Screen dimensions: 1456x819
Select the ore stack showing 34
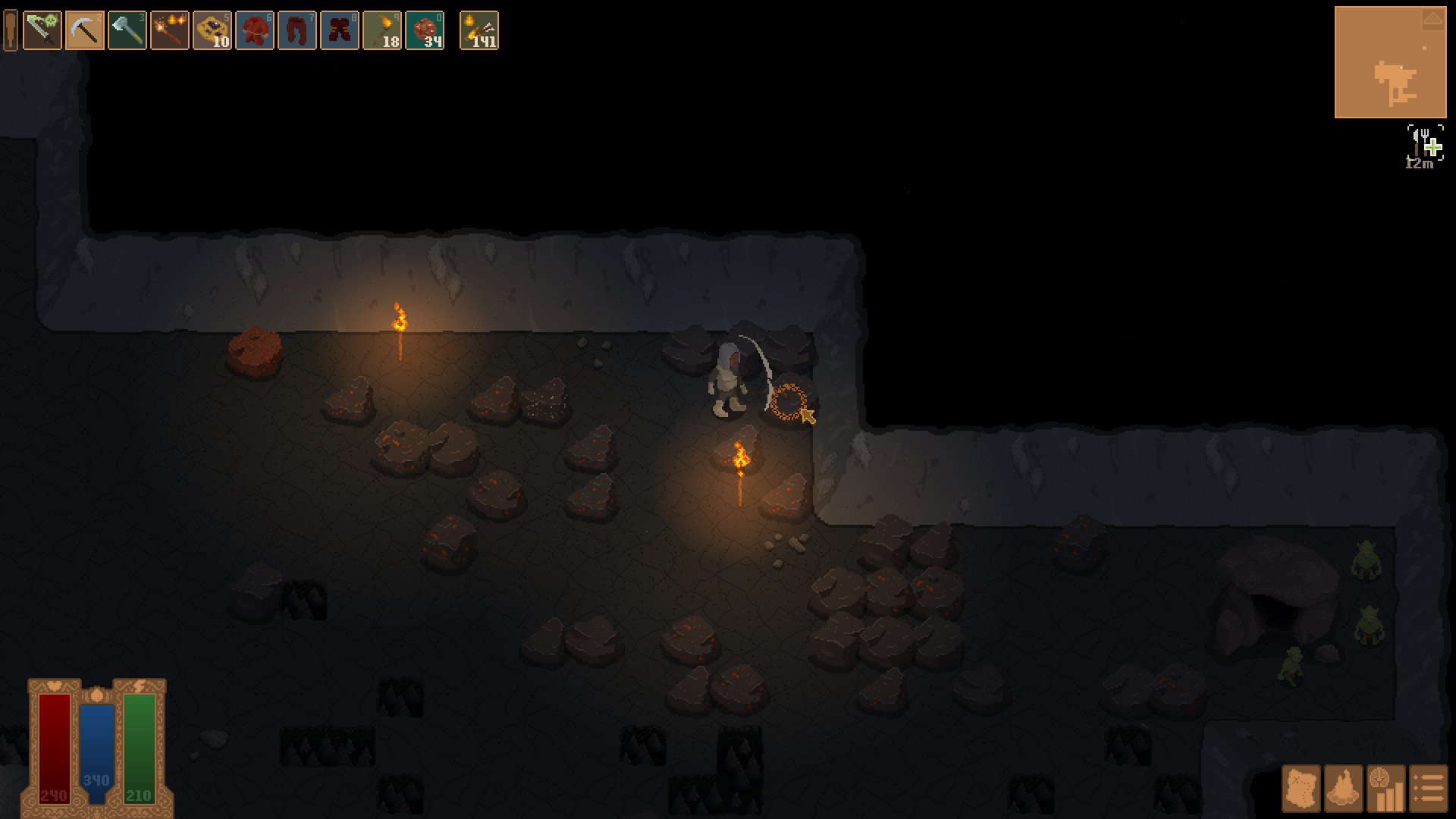tap(426, 32)
